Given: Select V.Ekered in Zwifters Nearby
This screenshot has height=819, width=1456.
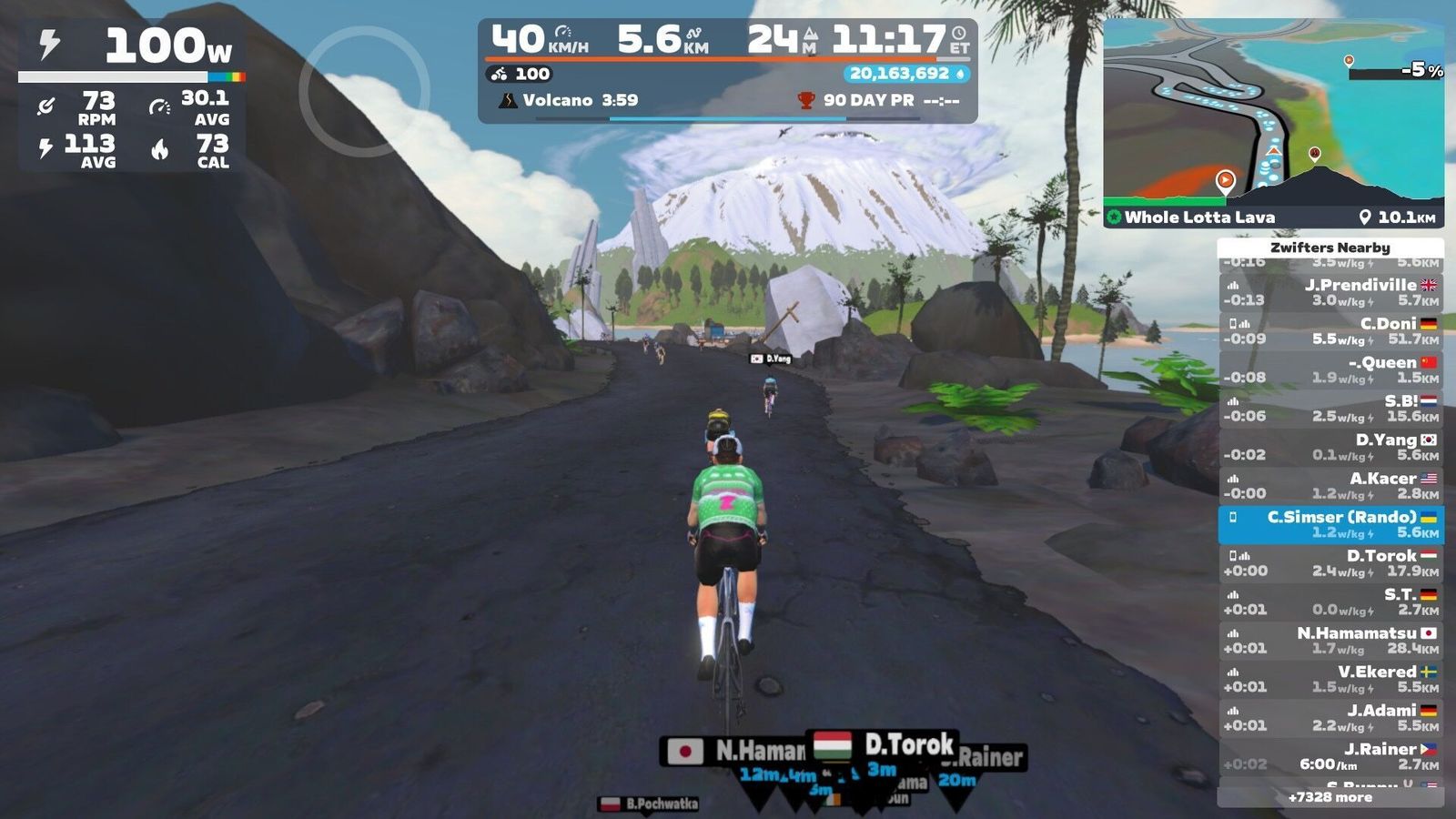Looking at the screenshot, I should 1330,679.
